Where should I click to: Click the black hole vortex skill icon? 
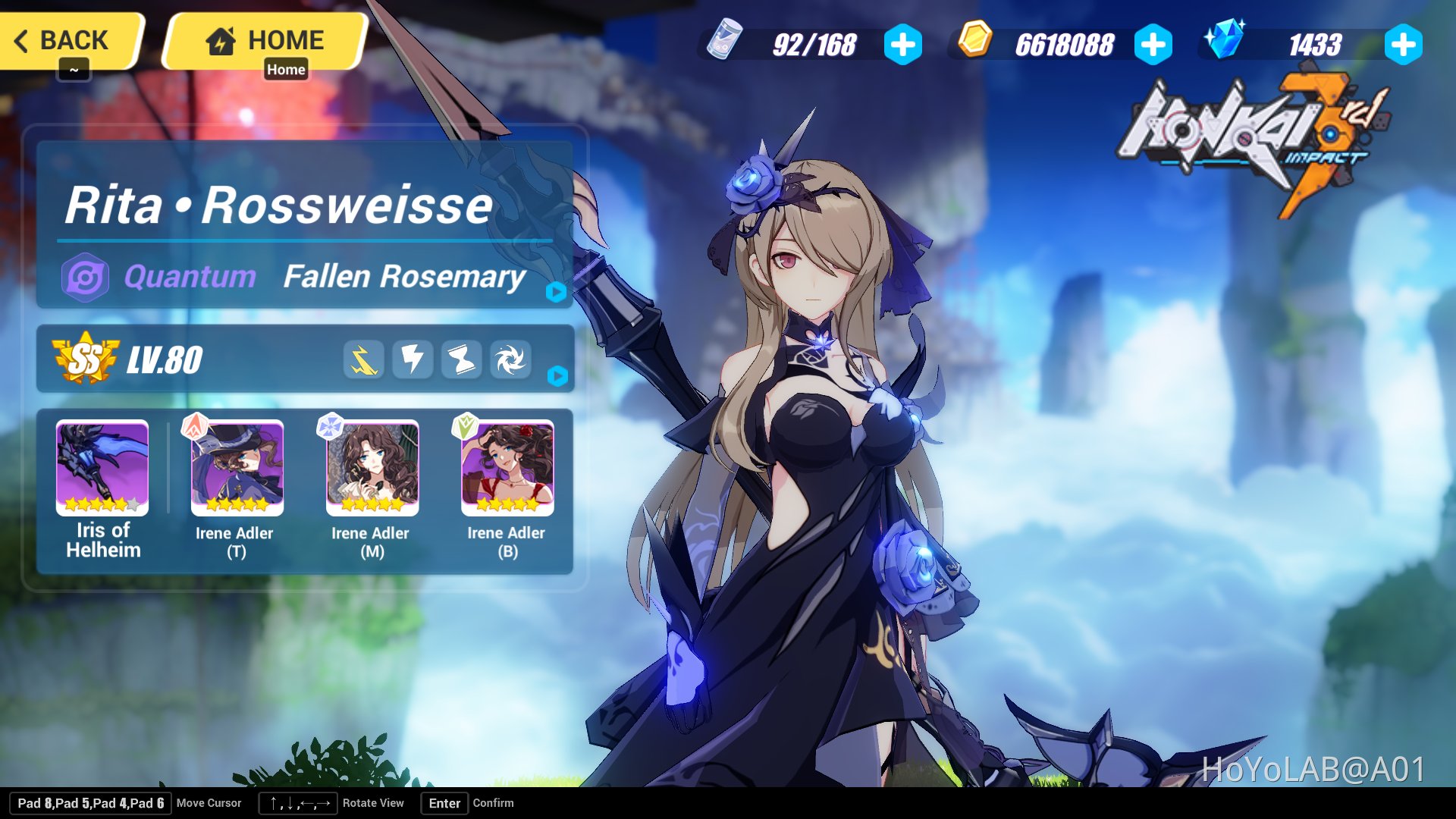pyautogui.click(x=510, y=359)
